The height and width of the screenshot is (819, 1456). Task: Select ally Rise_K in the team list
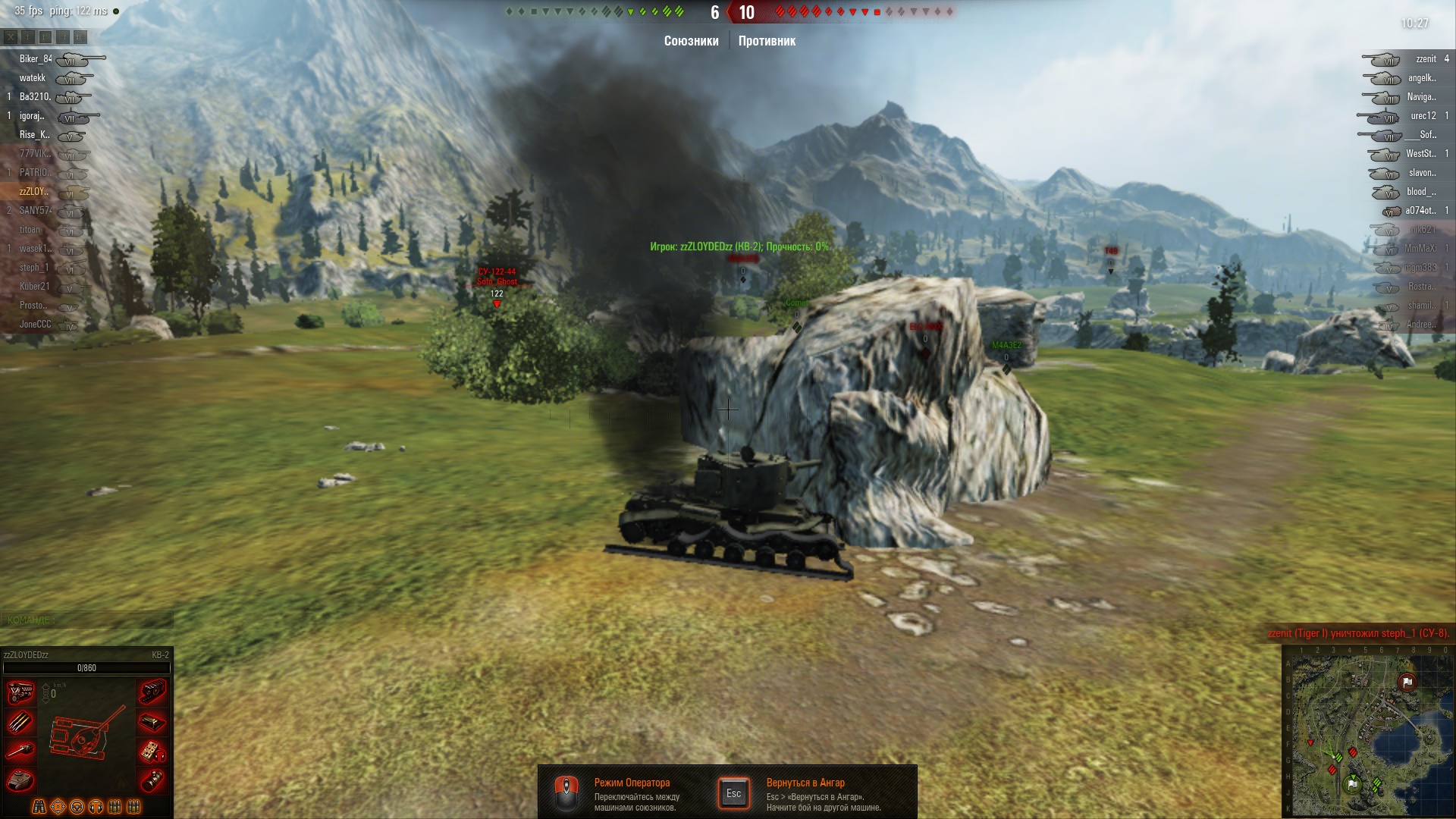(x=34, y=135)
